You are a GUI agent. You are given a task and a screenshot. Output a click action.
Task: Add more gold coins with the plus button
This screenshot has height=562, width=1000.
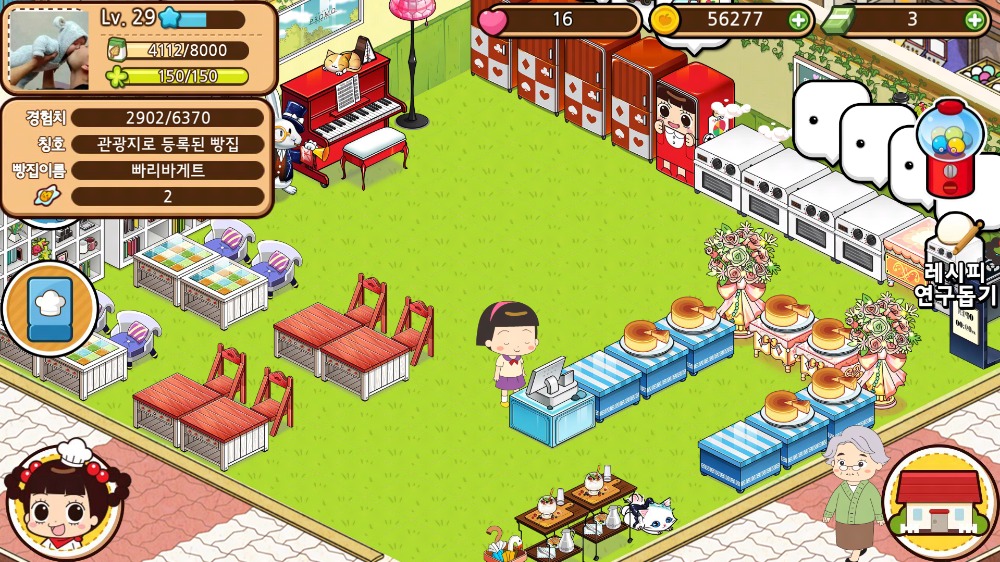click(798, 19)
